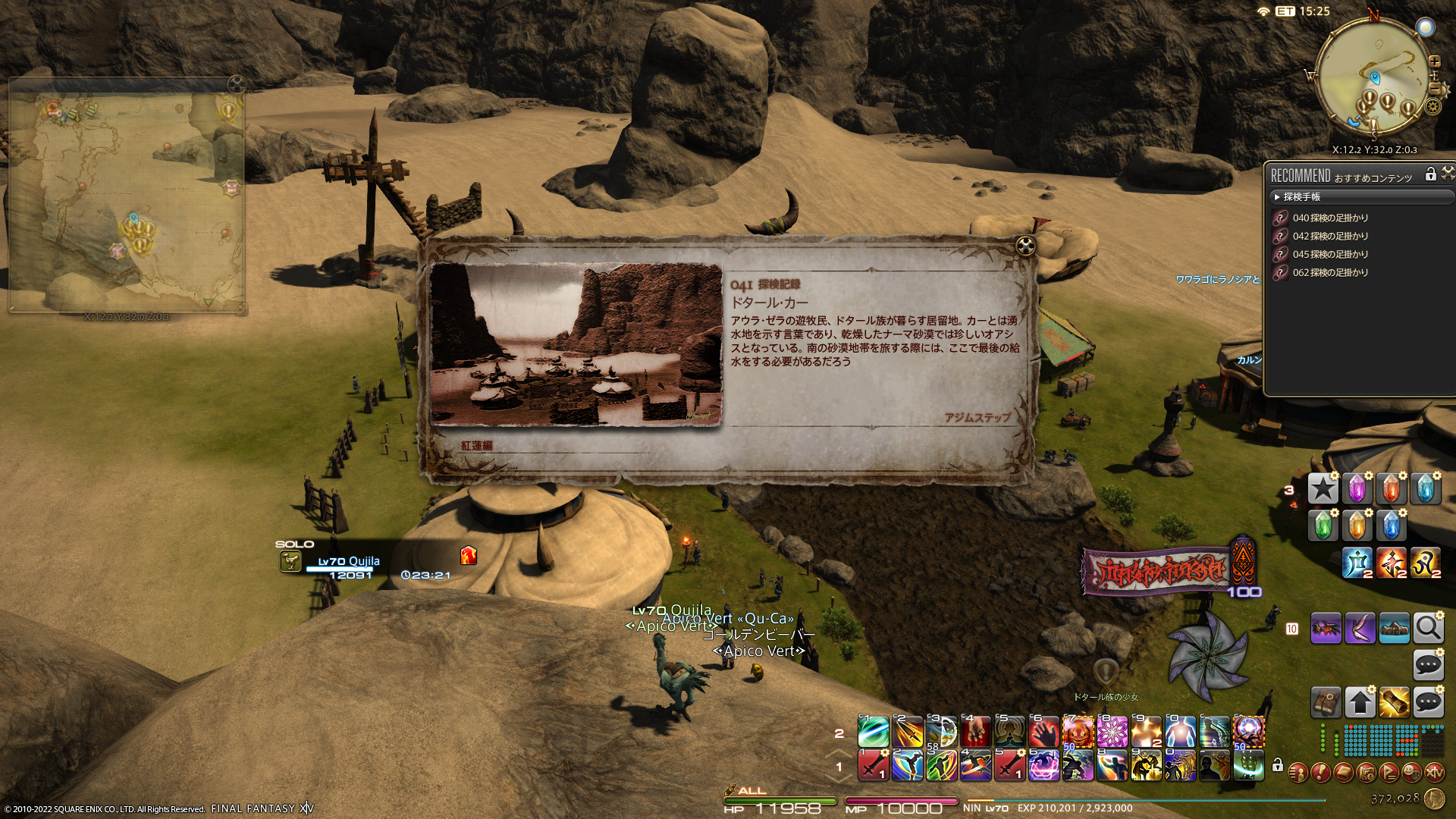Select the 062 sightseeing log hint row
The height and width of the screenshot is (819, 1456).
click(x=1330, y=273)
